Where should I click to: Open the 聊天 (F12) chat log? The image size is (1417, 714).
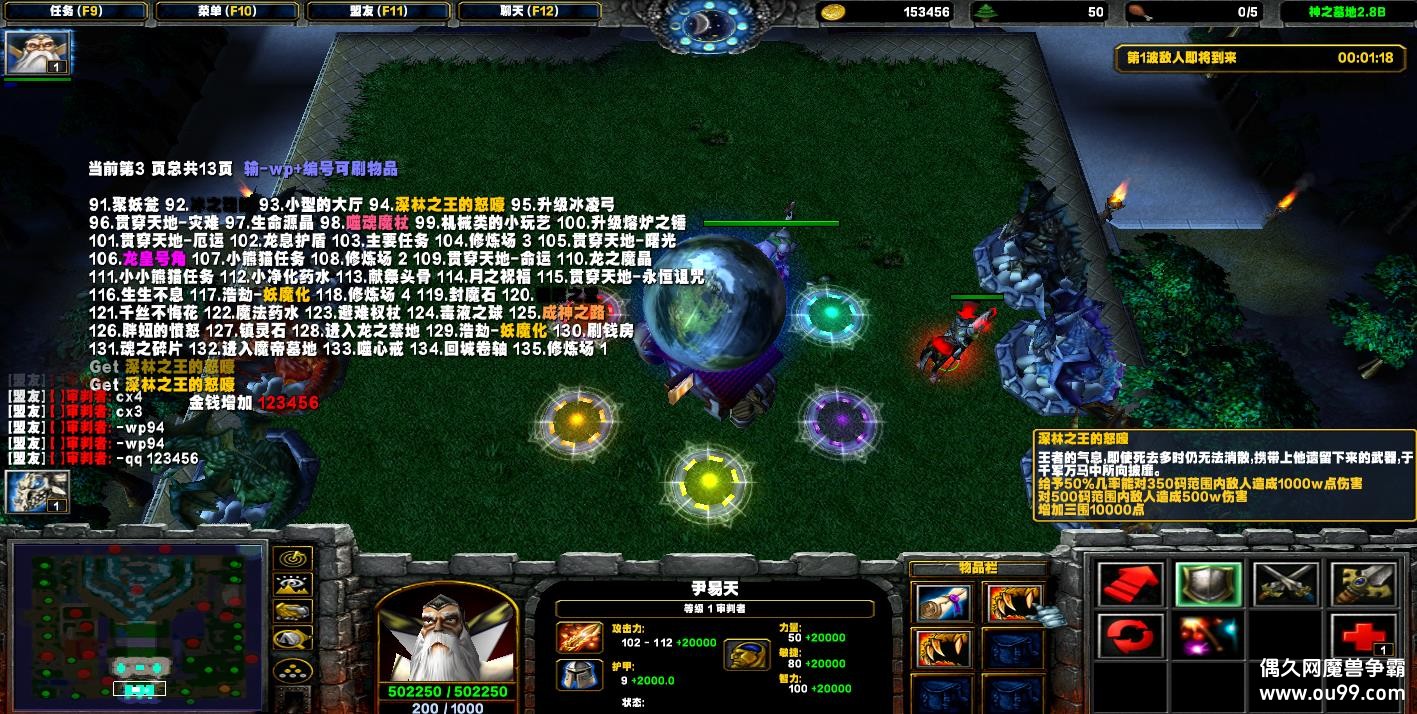tap(530, 12)
